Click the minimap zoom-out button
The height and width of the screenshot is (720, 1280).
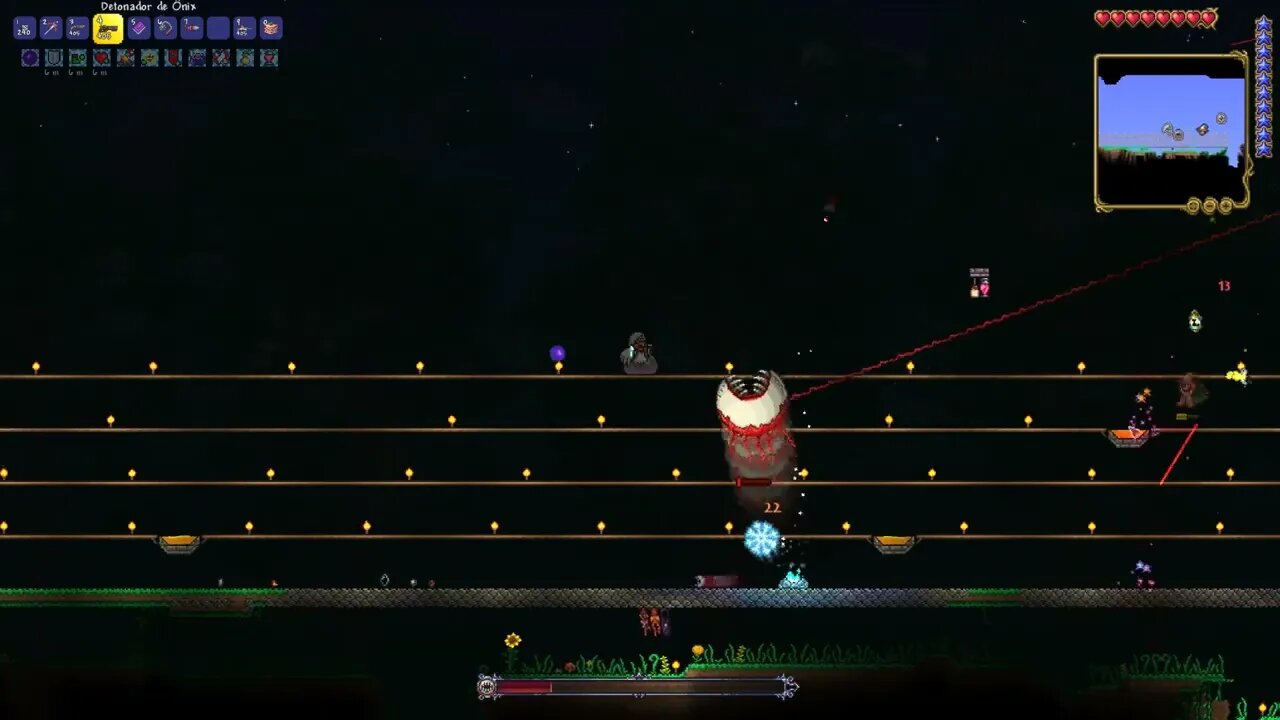pyautogui.click(x=1209, y=206)
